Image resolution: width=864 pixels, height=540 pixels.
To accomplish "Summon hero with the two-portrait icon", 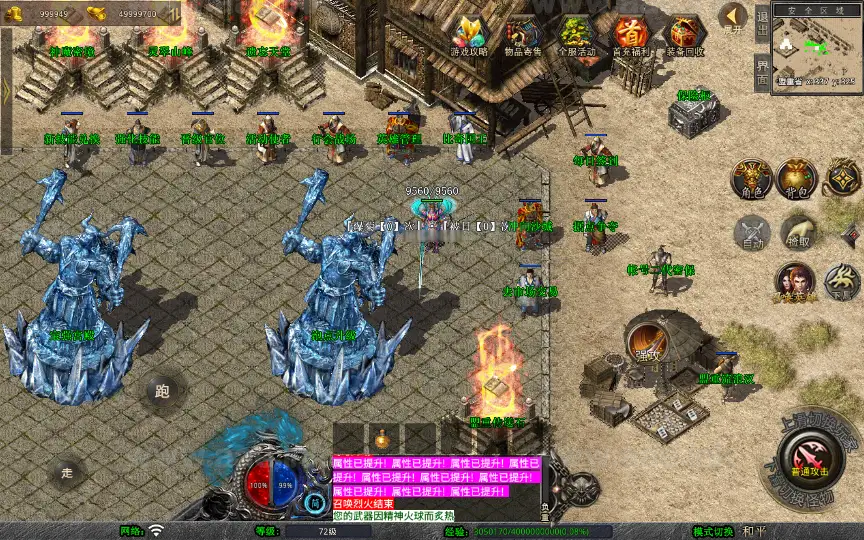I will pos(795,282).
